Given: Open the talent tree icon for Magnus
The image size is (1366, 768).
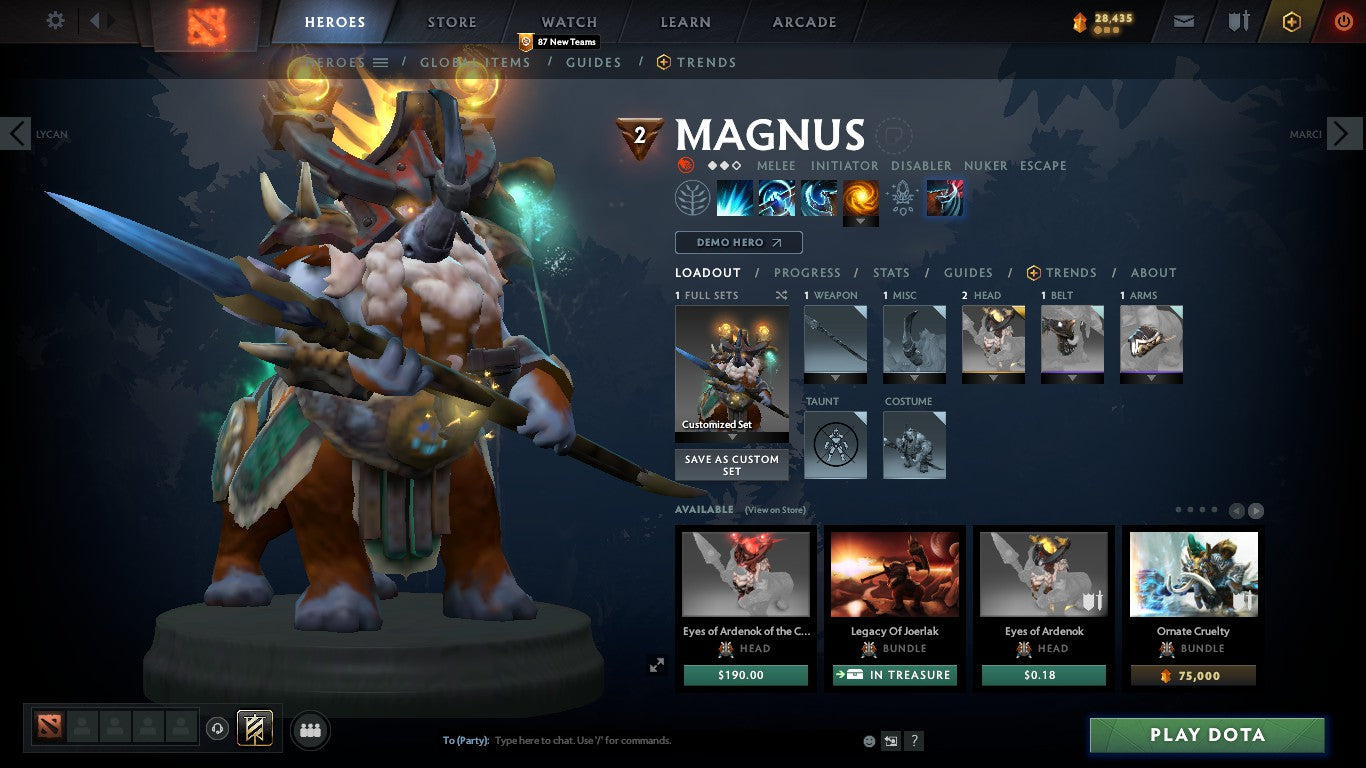Looking at the screenshot, I should (x=693, y=197).
